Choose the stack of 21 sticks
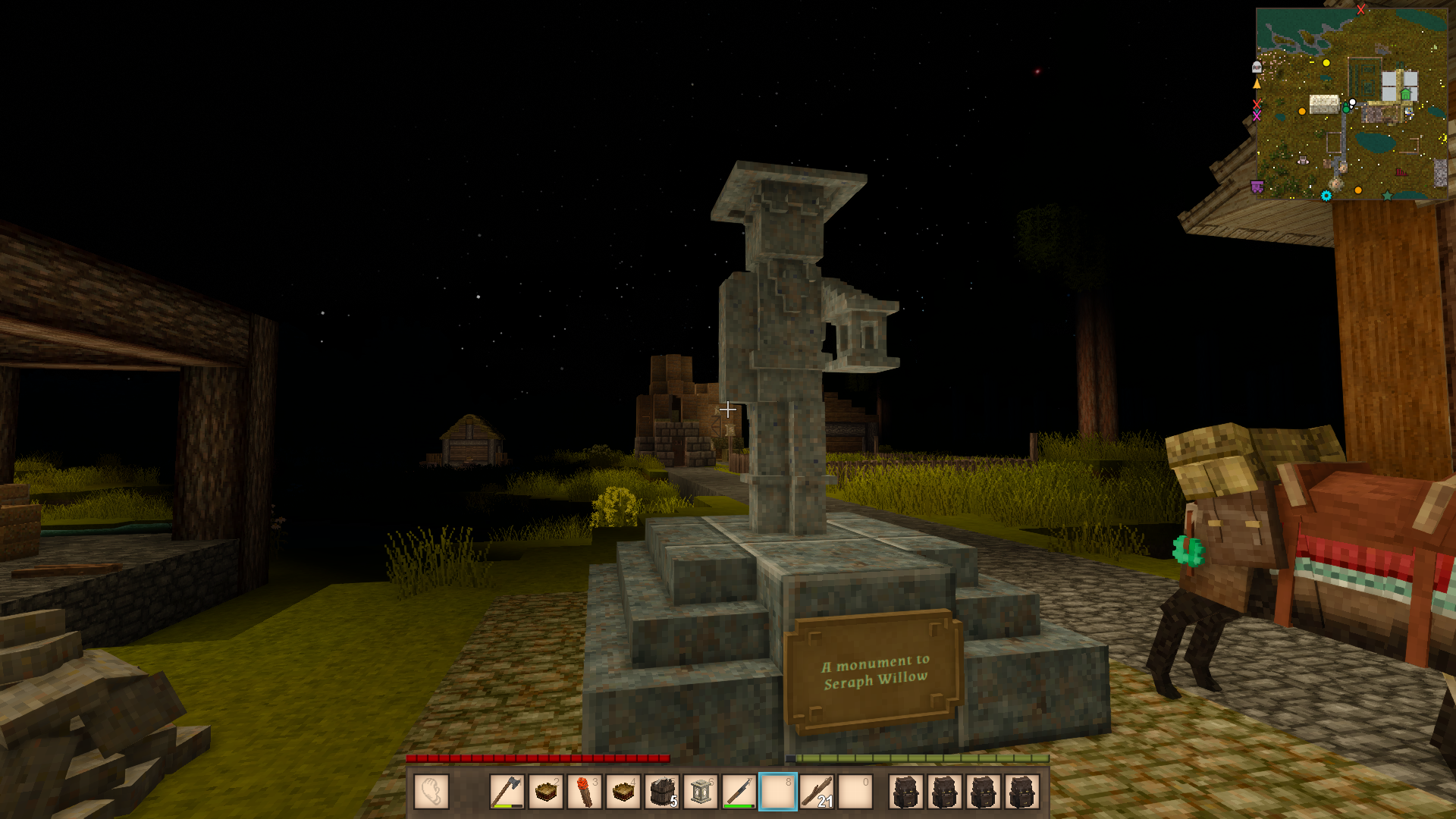The image size is (1456, 819). [x=817, y=792]
